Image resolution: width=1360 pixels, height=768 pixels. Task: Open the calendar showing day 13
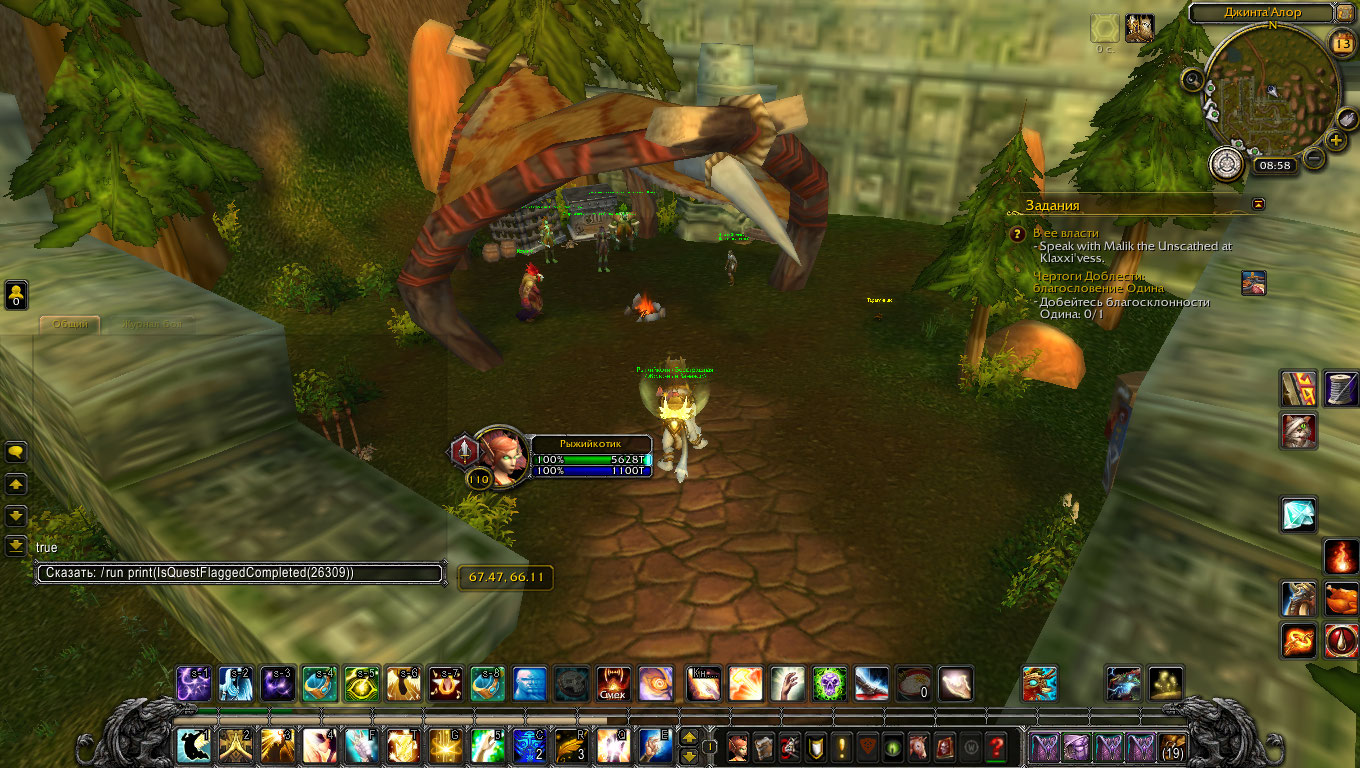pyautogui.click(x=1343, y=42)
